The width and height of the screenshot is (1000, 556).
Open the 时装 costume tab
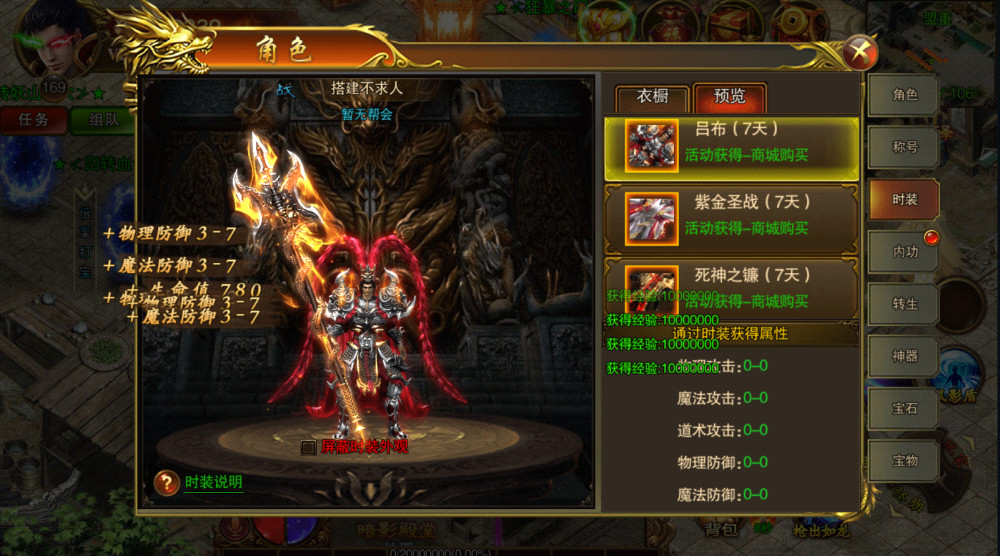tap(904, 200)
